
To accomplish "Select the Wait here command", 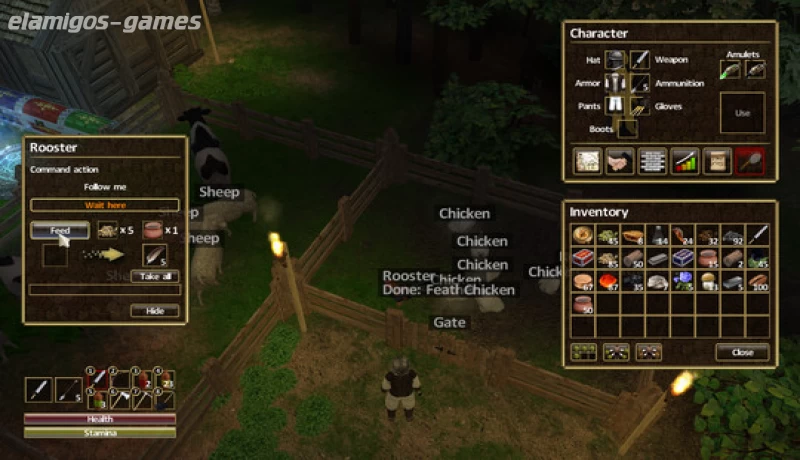I will [105, 205].
